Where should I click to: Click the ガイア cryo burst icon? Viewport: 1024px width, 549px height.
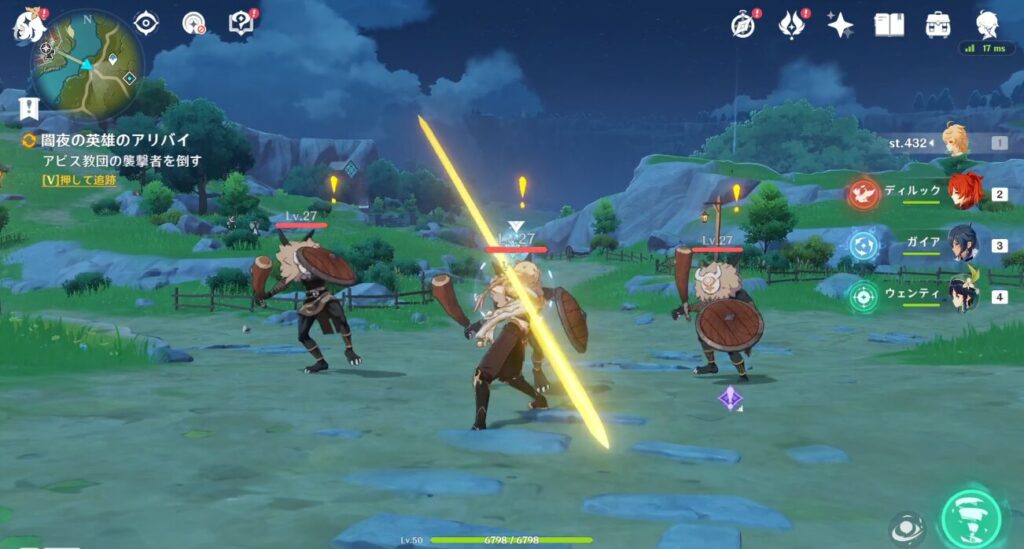(863, 244)
